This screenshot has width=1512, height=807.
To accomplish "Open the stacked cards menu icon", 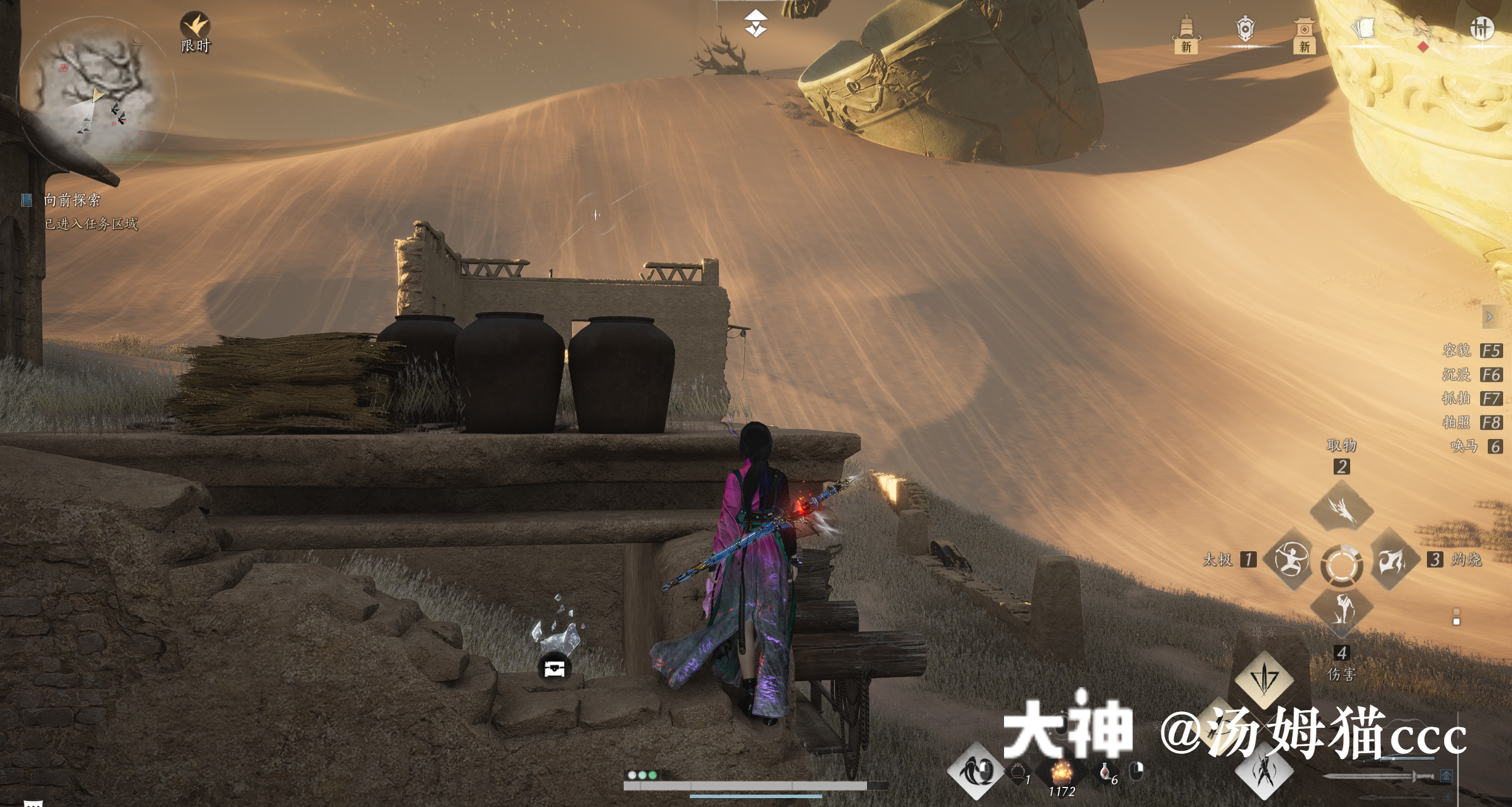I will coord(1363,30).
